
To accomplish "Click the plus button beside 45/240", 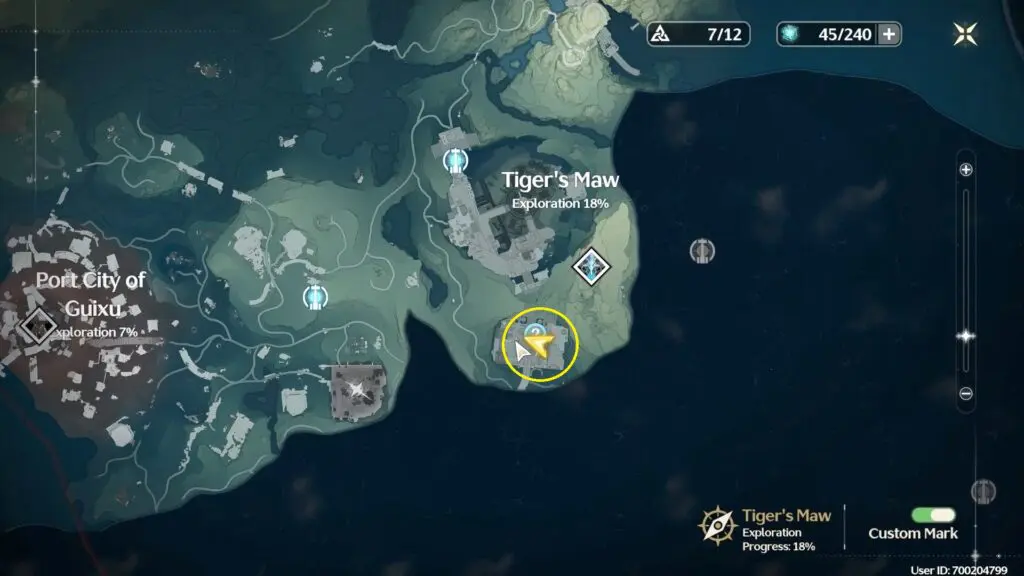I will (888, 34).
